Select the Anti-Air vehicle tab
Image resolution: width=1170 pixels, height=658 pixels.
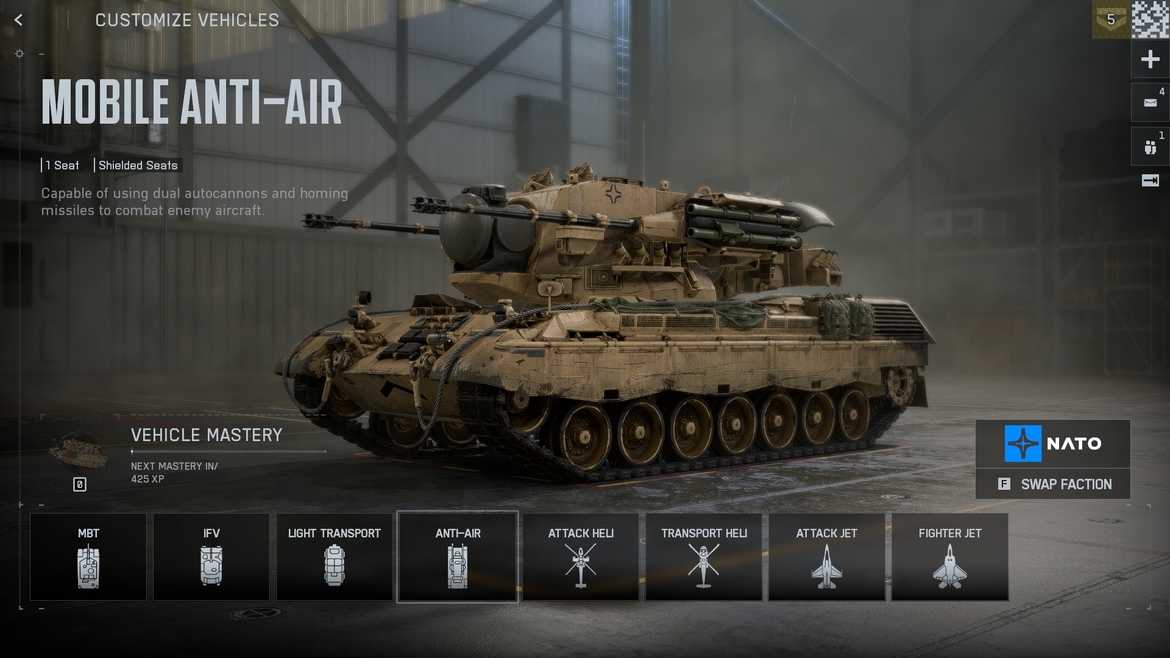pyautogui.click(x=458, y=557)
